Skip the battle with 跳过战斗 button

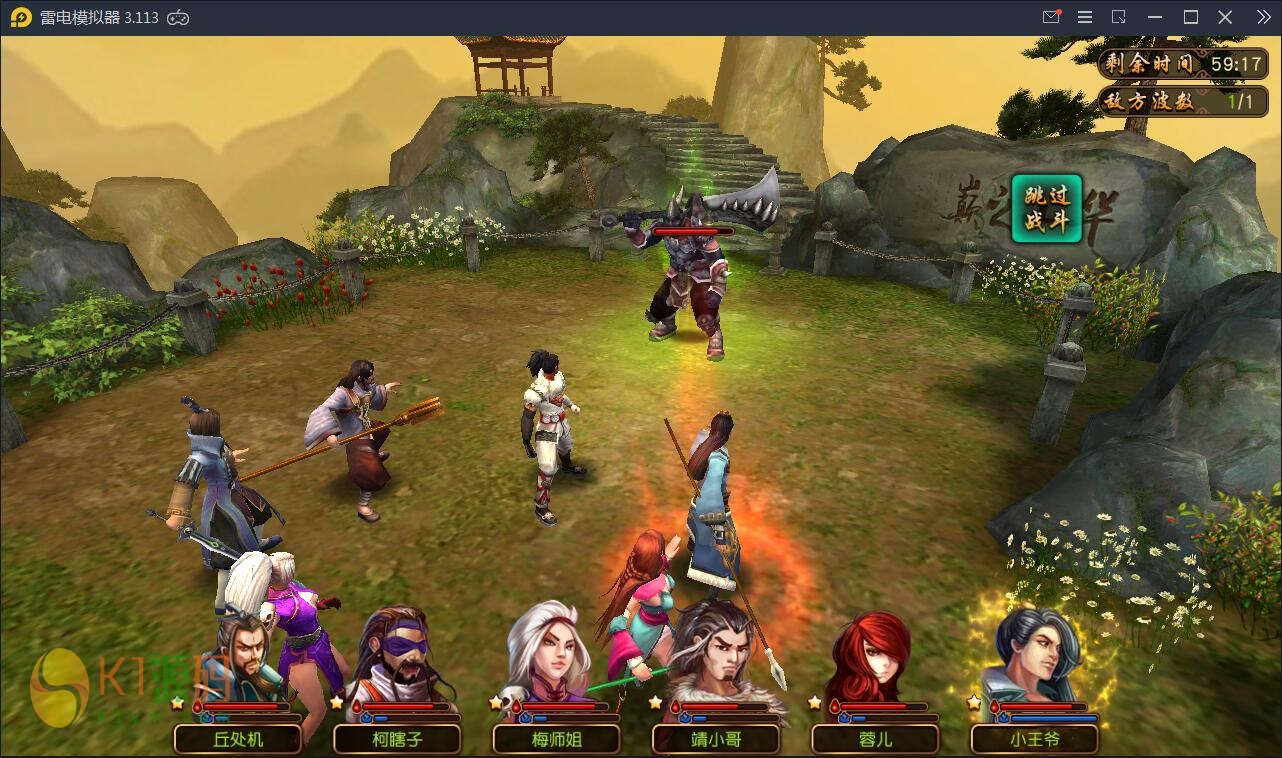1046,209
